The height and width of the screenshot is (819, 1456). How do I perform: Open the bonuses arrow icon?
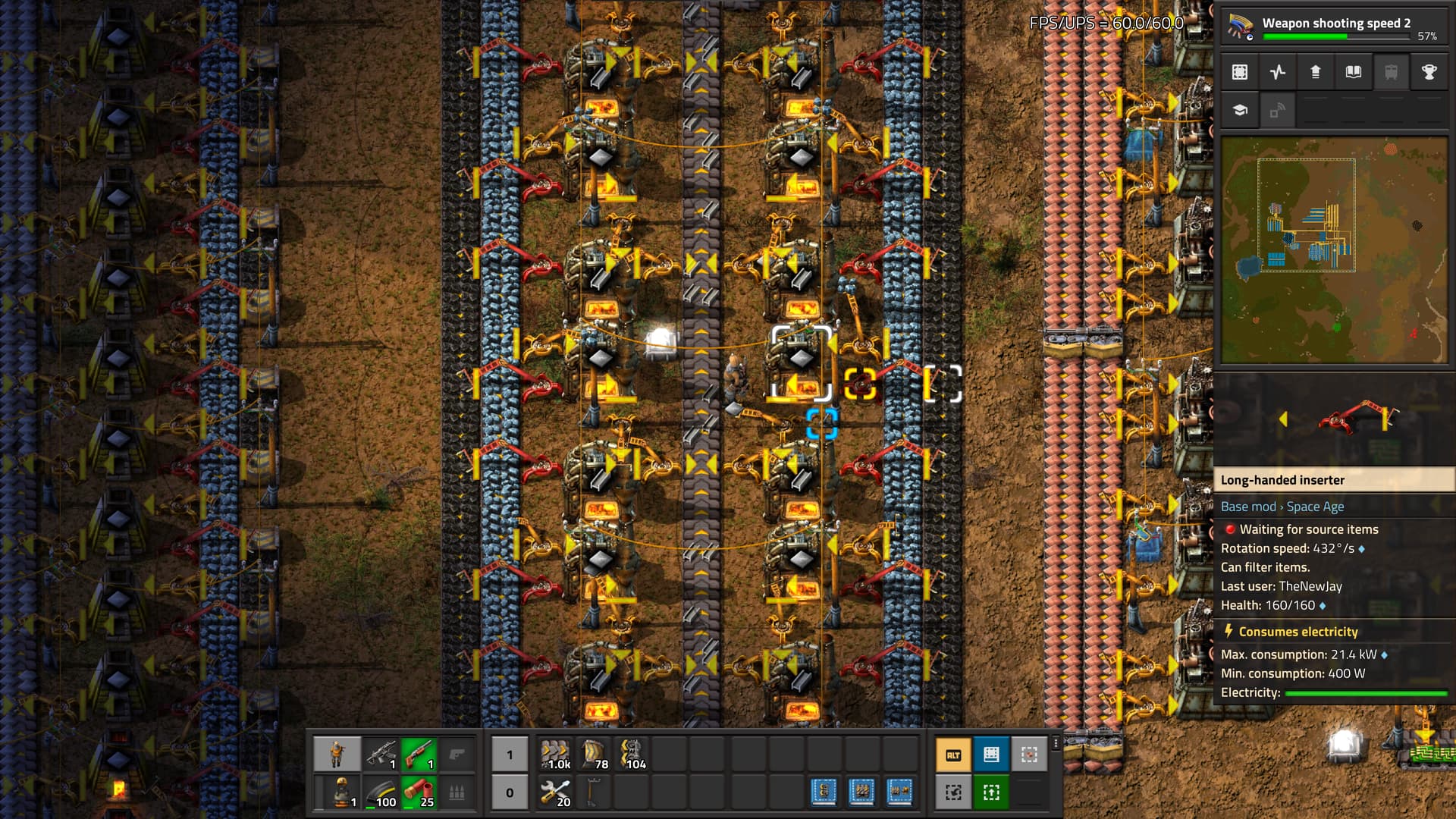pyautogui.click(x=1316, y=72)
